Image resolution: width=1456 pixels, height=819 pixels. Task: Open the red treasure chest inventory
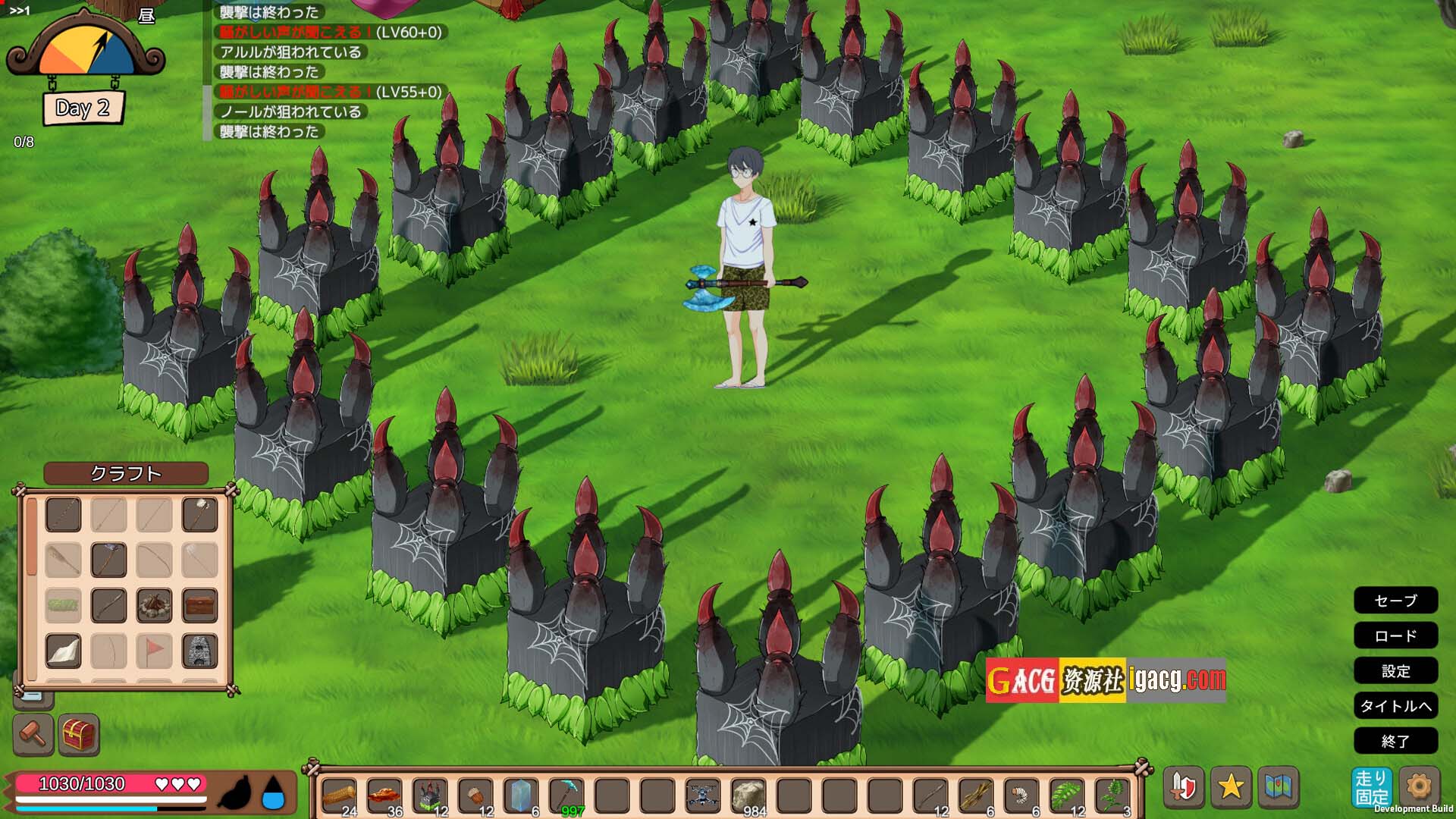(79, 734)
